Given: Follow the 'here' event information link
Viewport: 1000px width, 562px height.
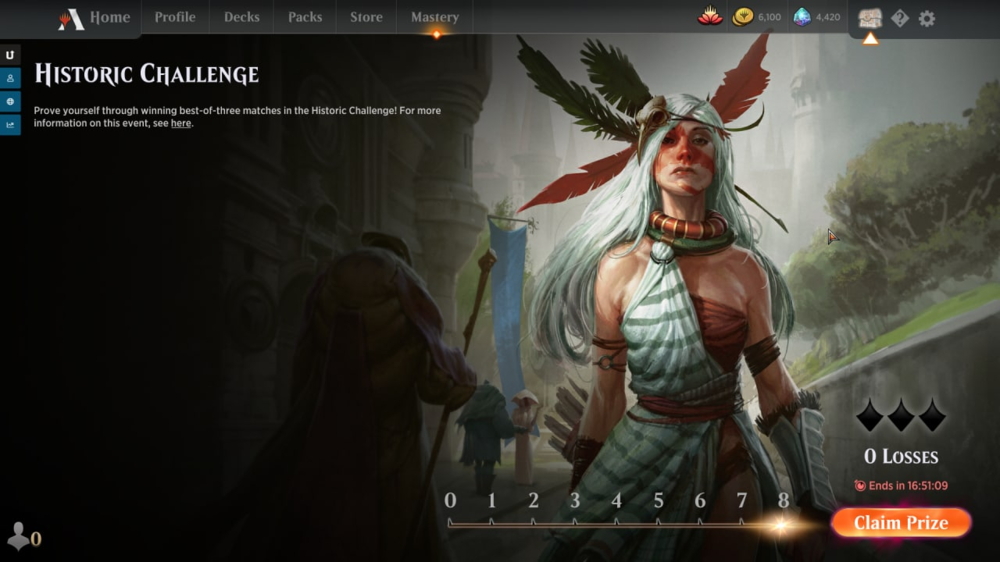Looking at the screenshot, I should 180,123.
